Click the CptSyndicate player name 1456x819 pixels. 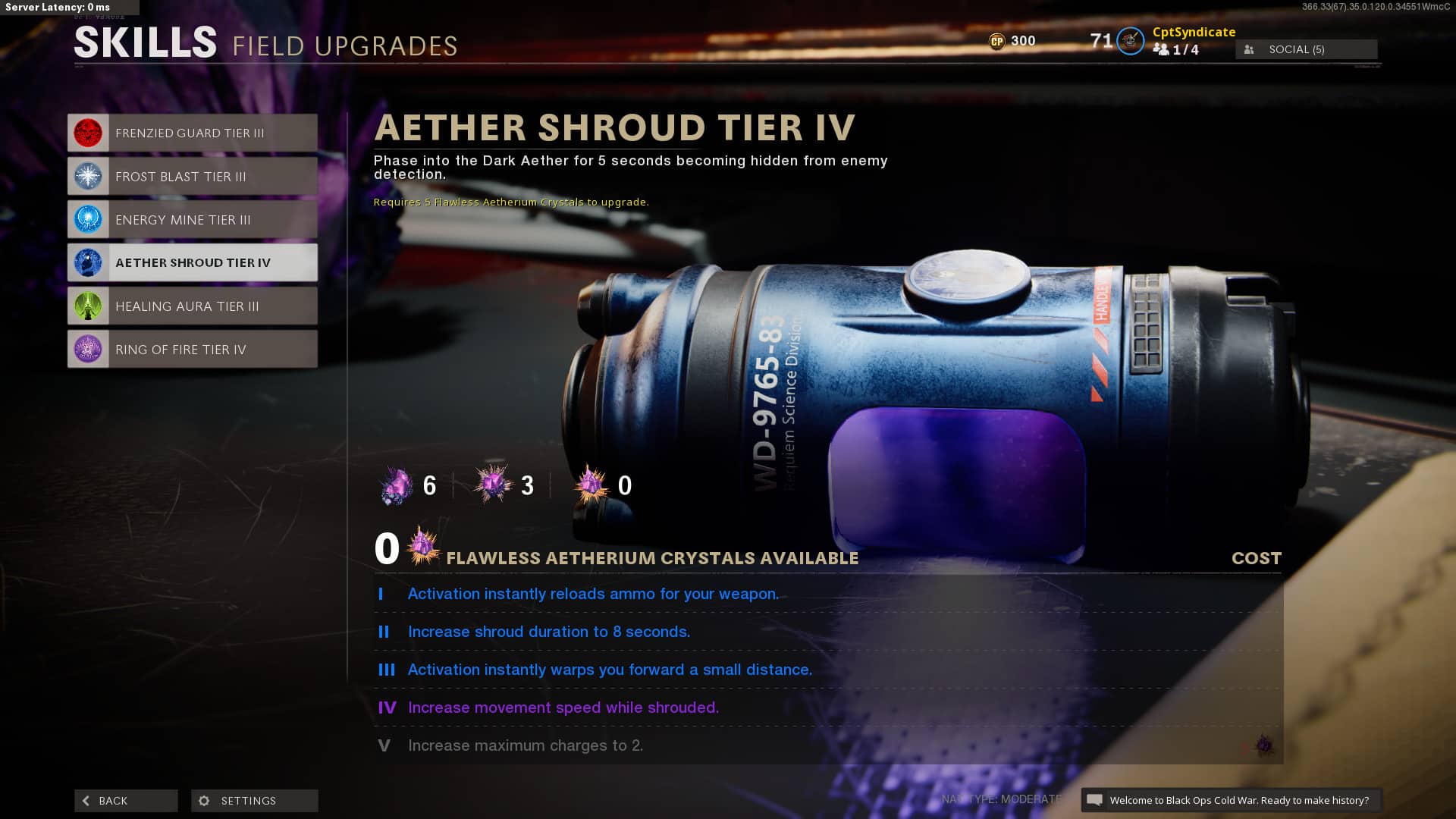(x=1194, y=32)
